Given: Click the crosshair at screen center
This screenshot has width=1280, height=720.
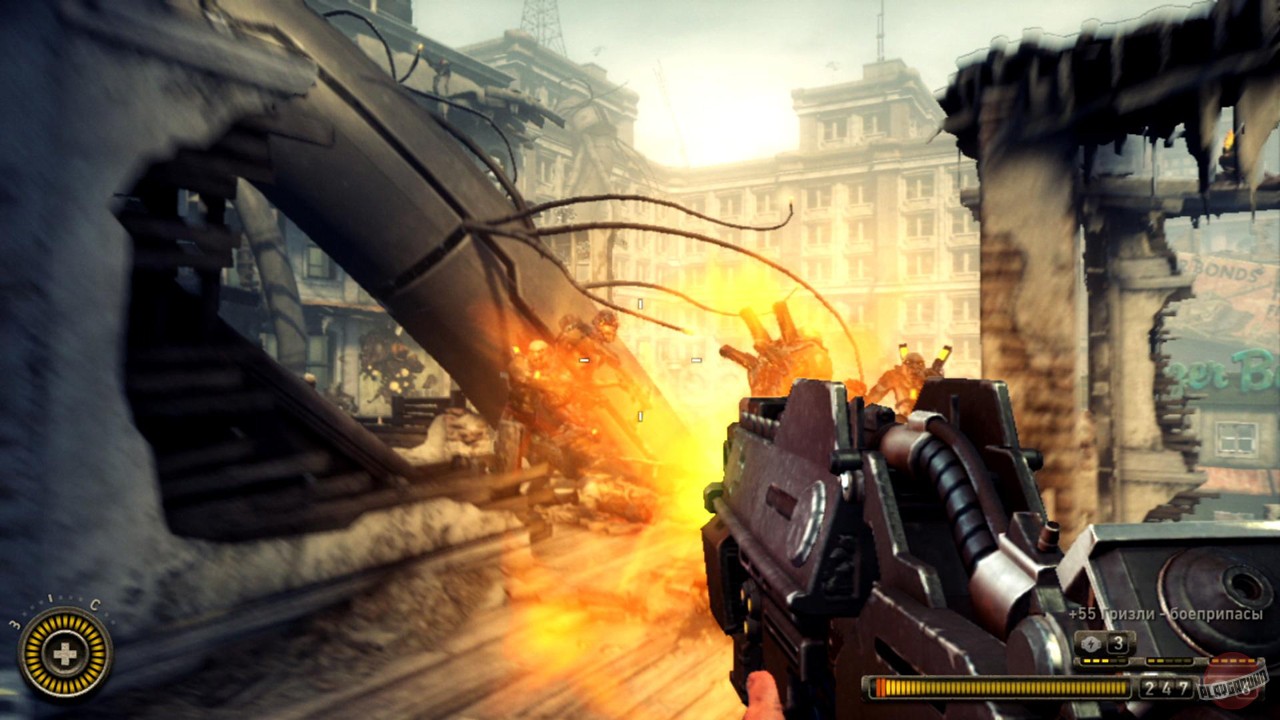Looking at the screenshot, I should tap(640, 360).
